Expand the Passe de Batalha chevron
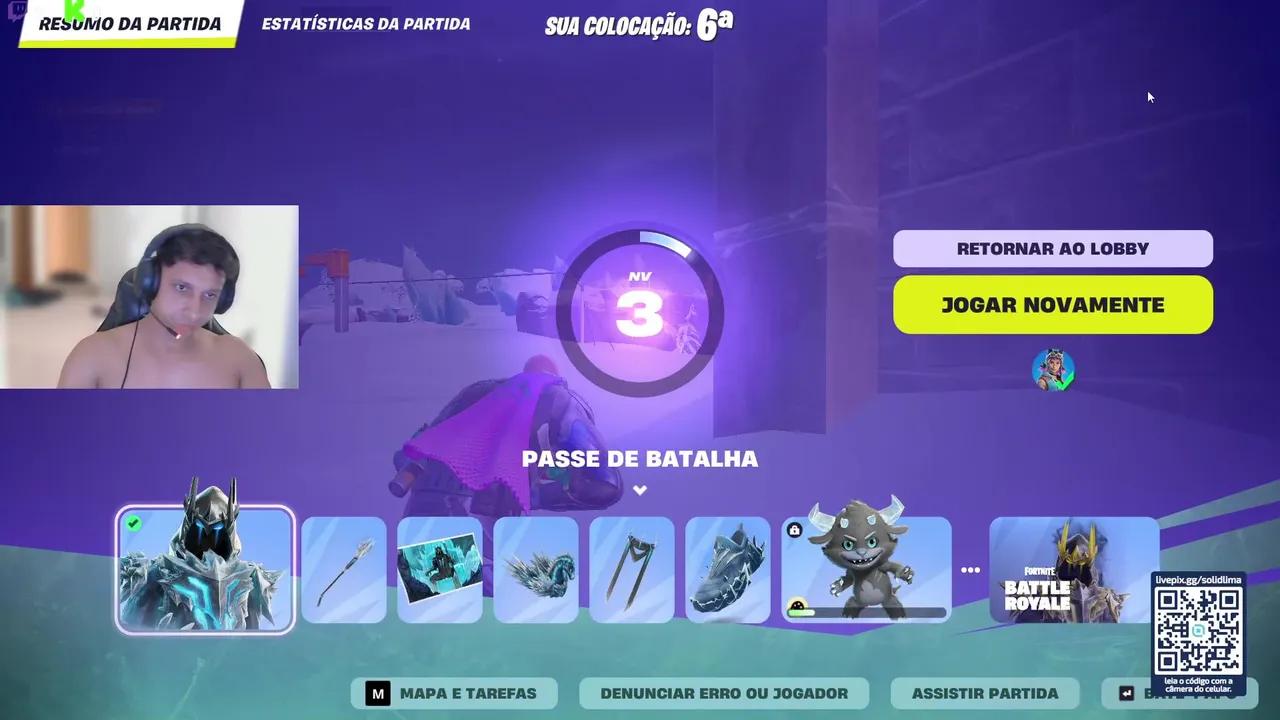Screen dimensions: 1280x720 coord(639,490)
